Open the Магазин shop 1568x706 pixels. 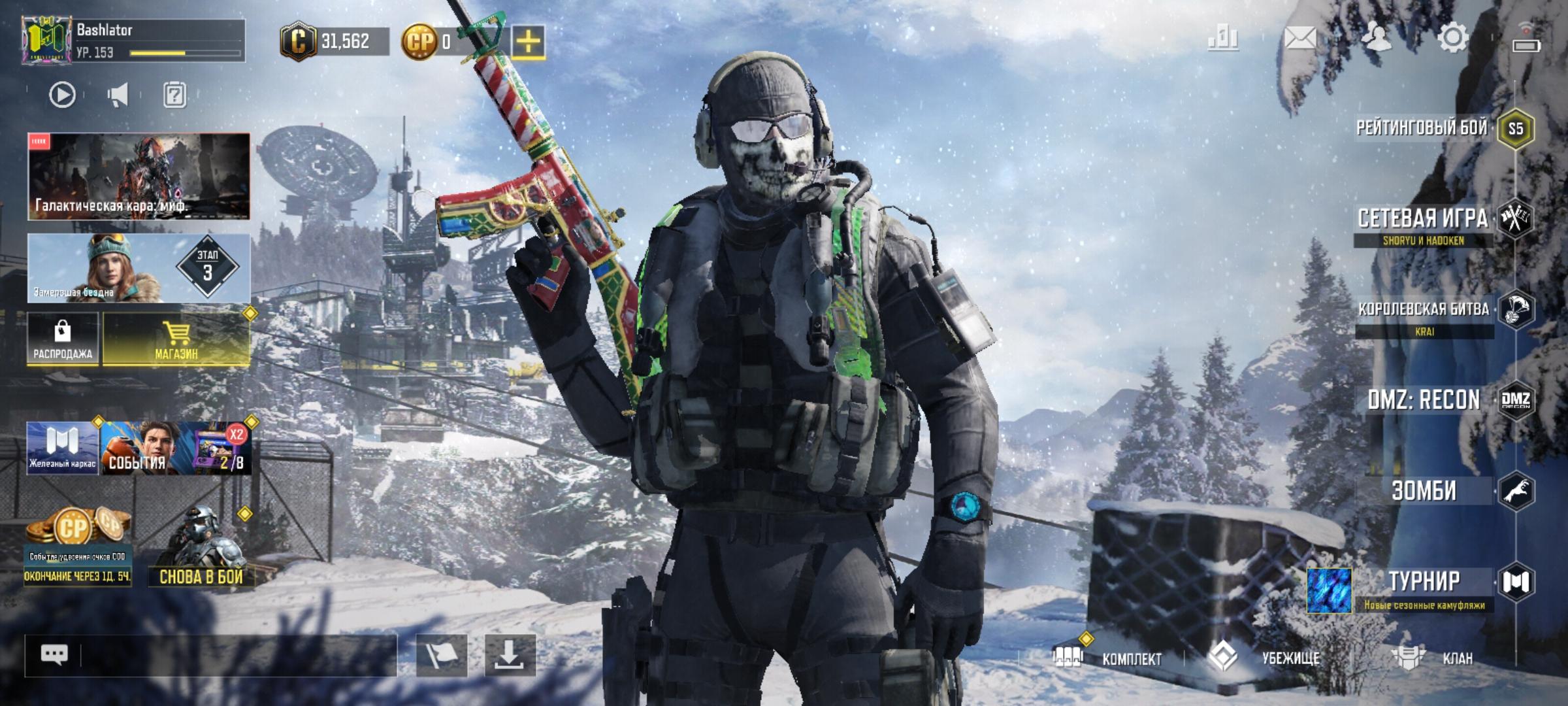(x=176, y=339)
